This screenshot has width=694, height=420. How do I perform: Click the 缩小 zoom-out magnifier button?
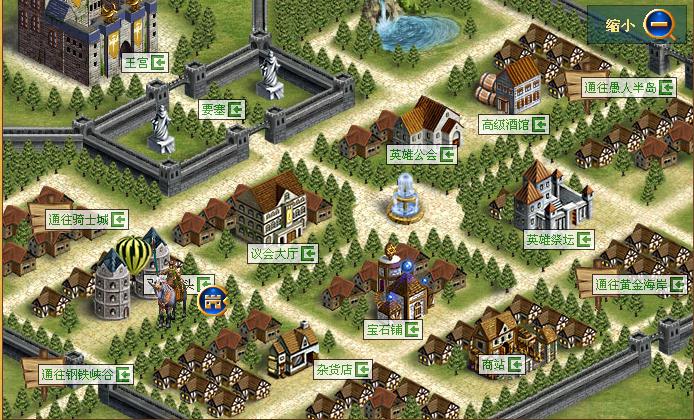(659, 24)
